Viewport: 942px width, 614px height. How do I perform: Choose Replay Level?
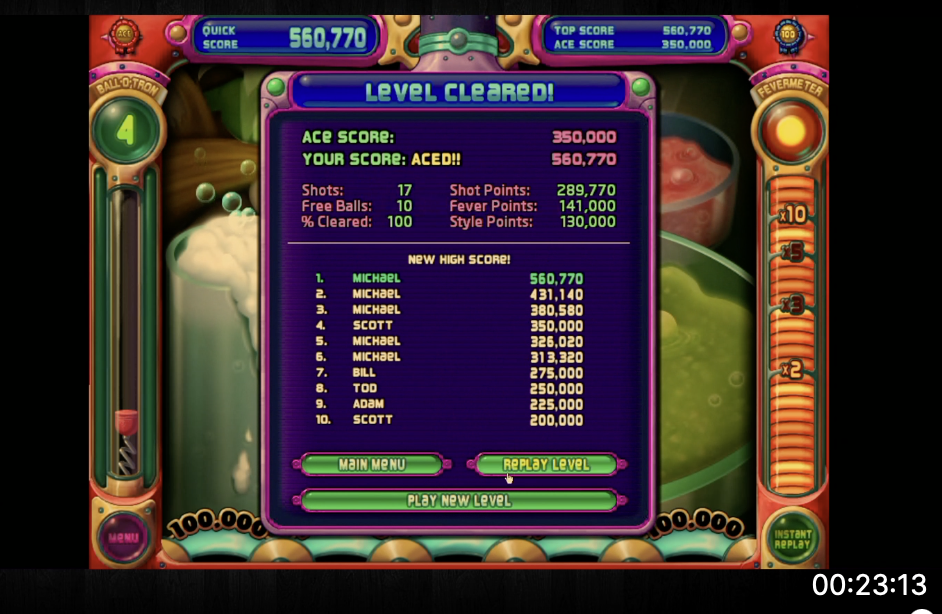coord(546,465)
